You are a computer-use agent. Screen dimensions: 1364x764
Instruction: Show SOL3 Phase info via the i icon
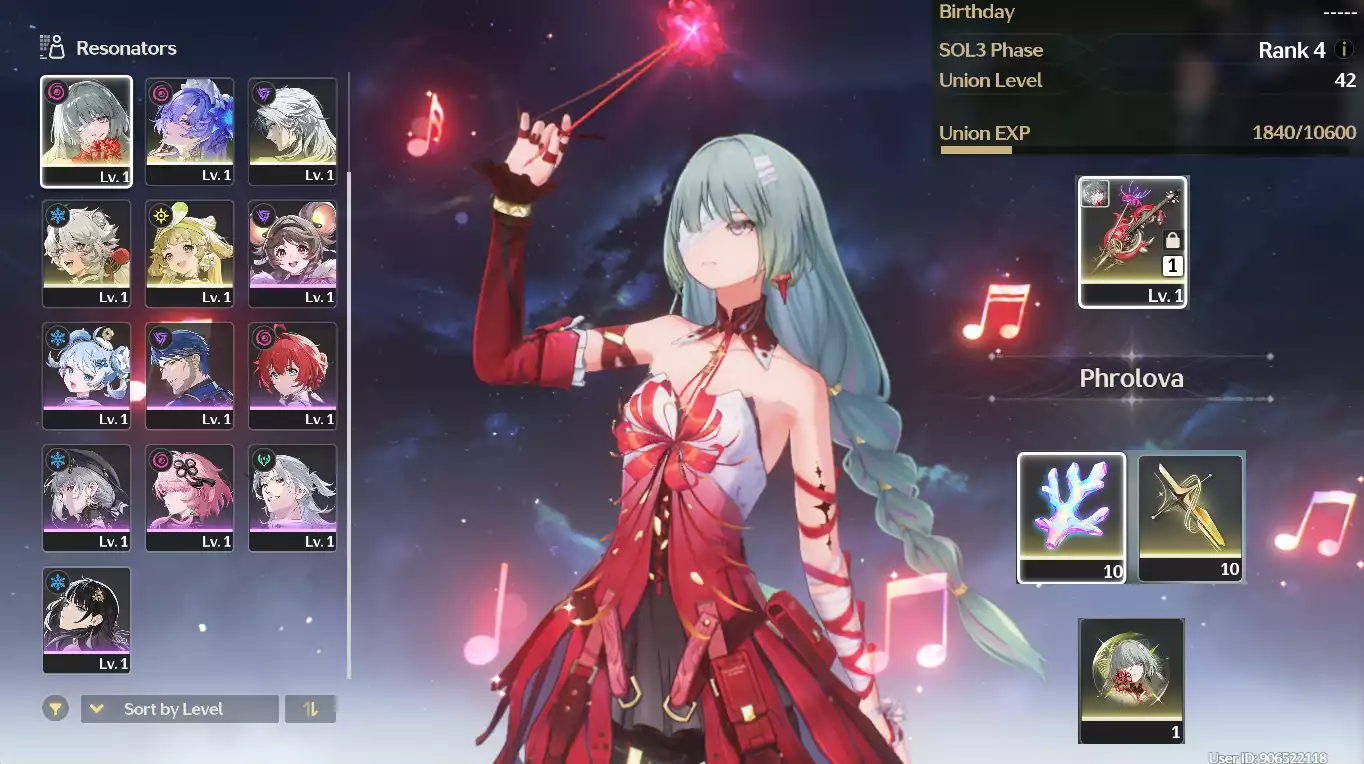click(1344, 49)
